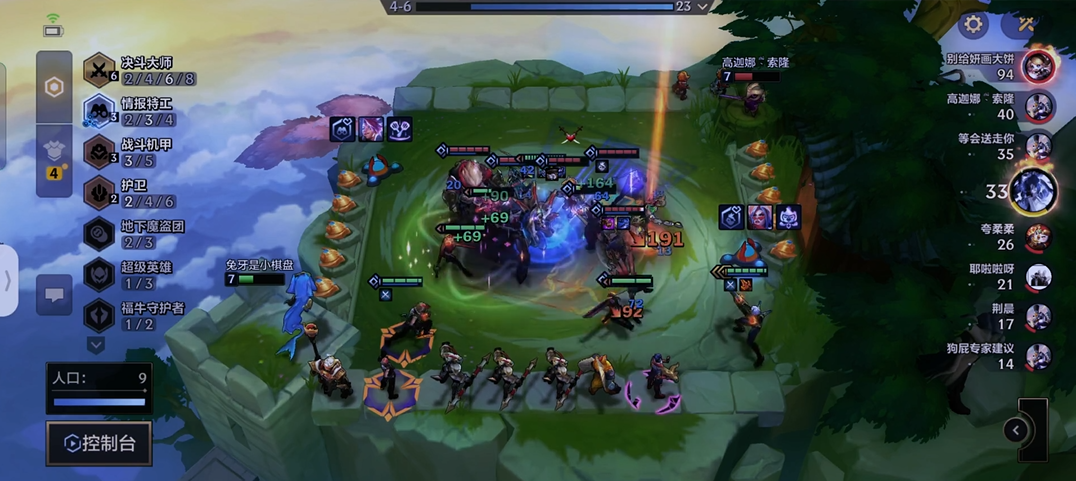1076x481 pixels.
Task: View player 等会送走你's board
Action: click(1039, 146)
